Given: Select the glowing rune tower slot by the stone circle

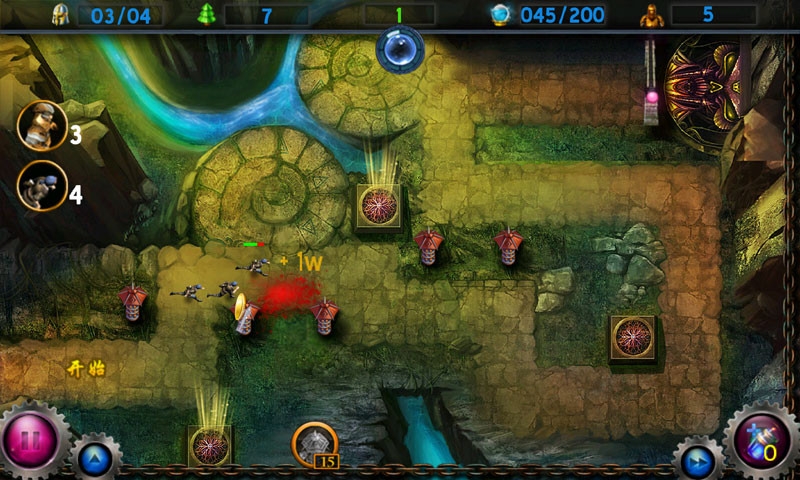Looking at the screenshot, I should (379, 206).
